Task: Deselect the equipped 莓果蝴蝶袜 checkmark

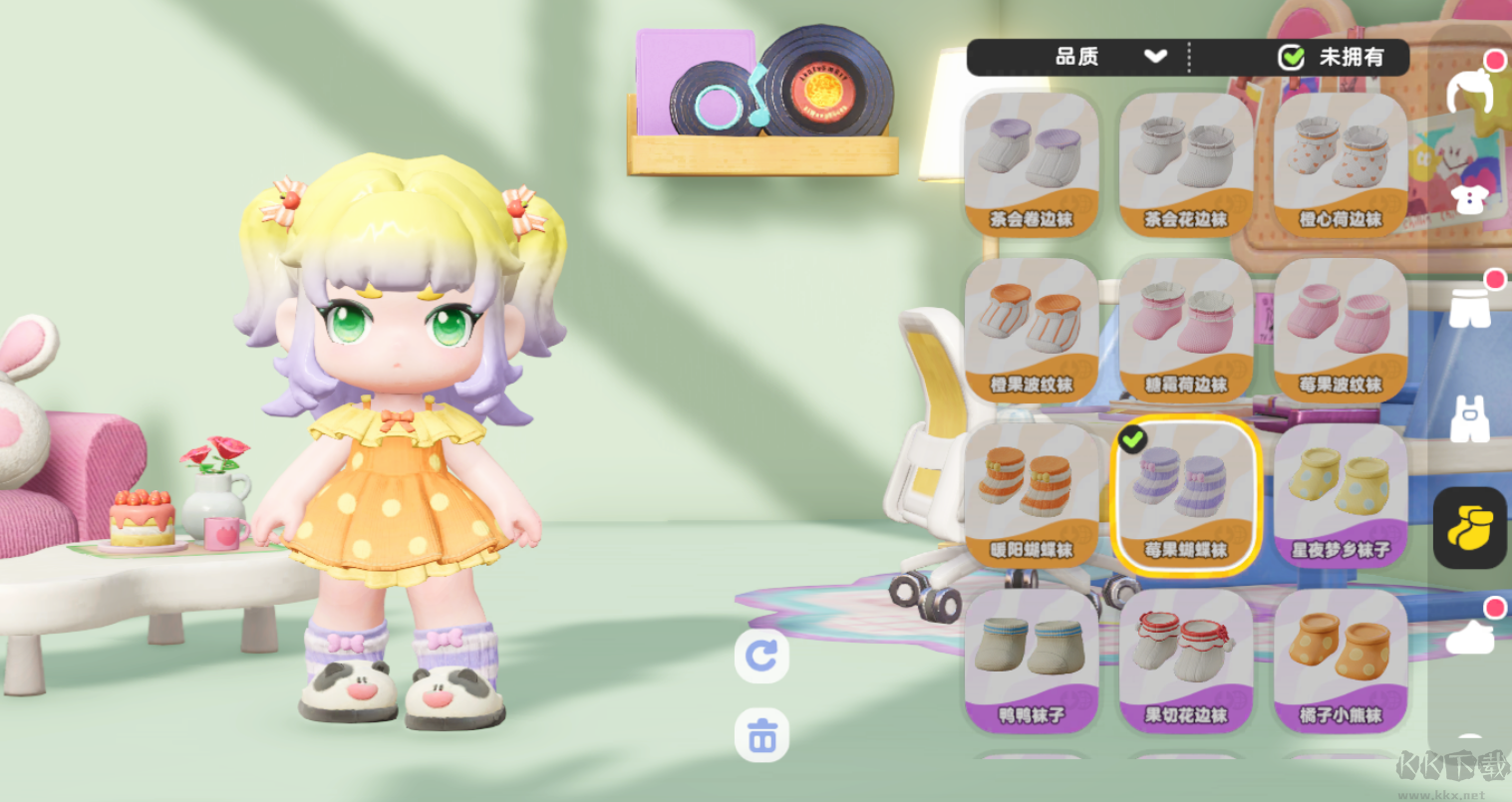Action: (1132, 437)
